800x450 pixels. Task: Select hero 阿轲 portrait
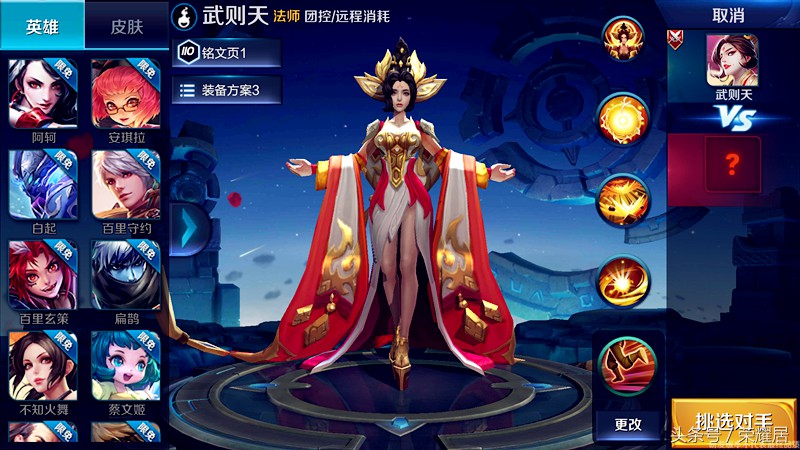click(43, 92)
